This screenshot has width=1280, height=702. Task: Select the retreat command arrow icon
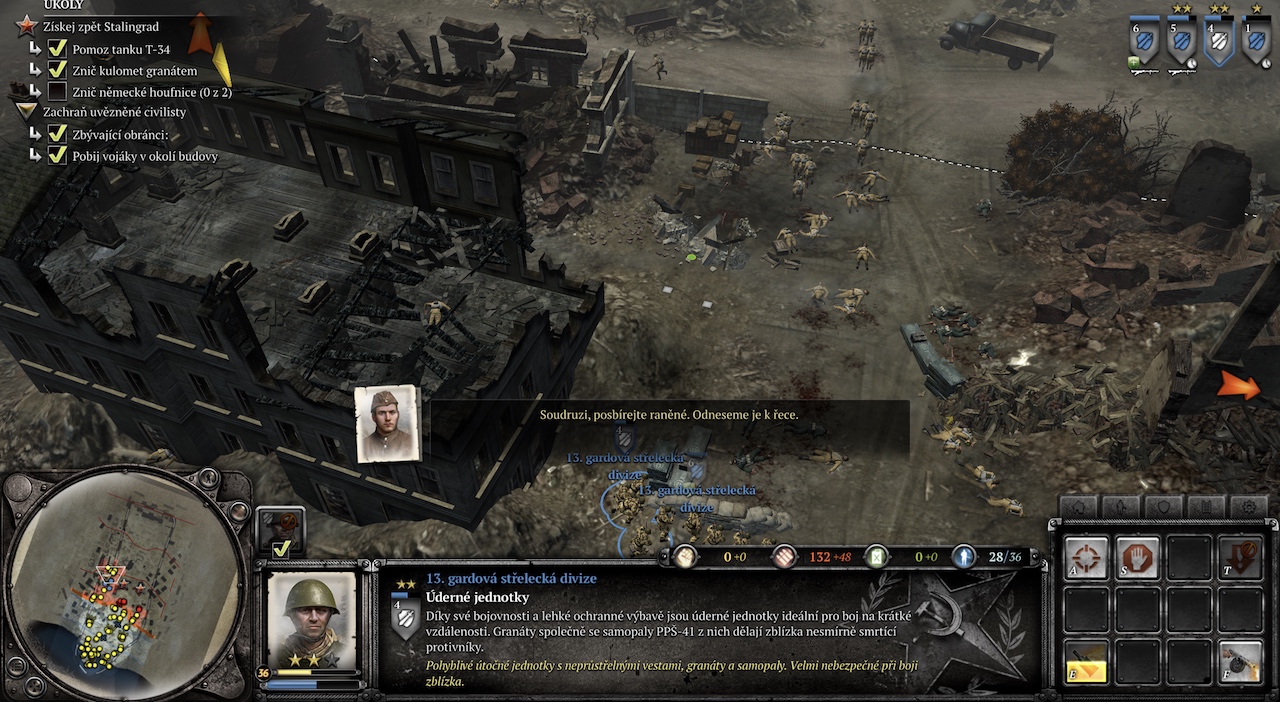pyautogui.click(x=1240, y=557)
